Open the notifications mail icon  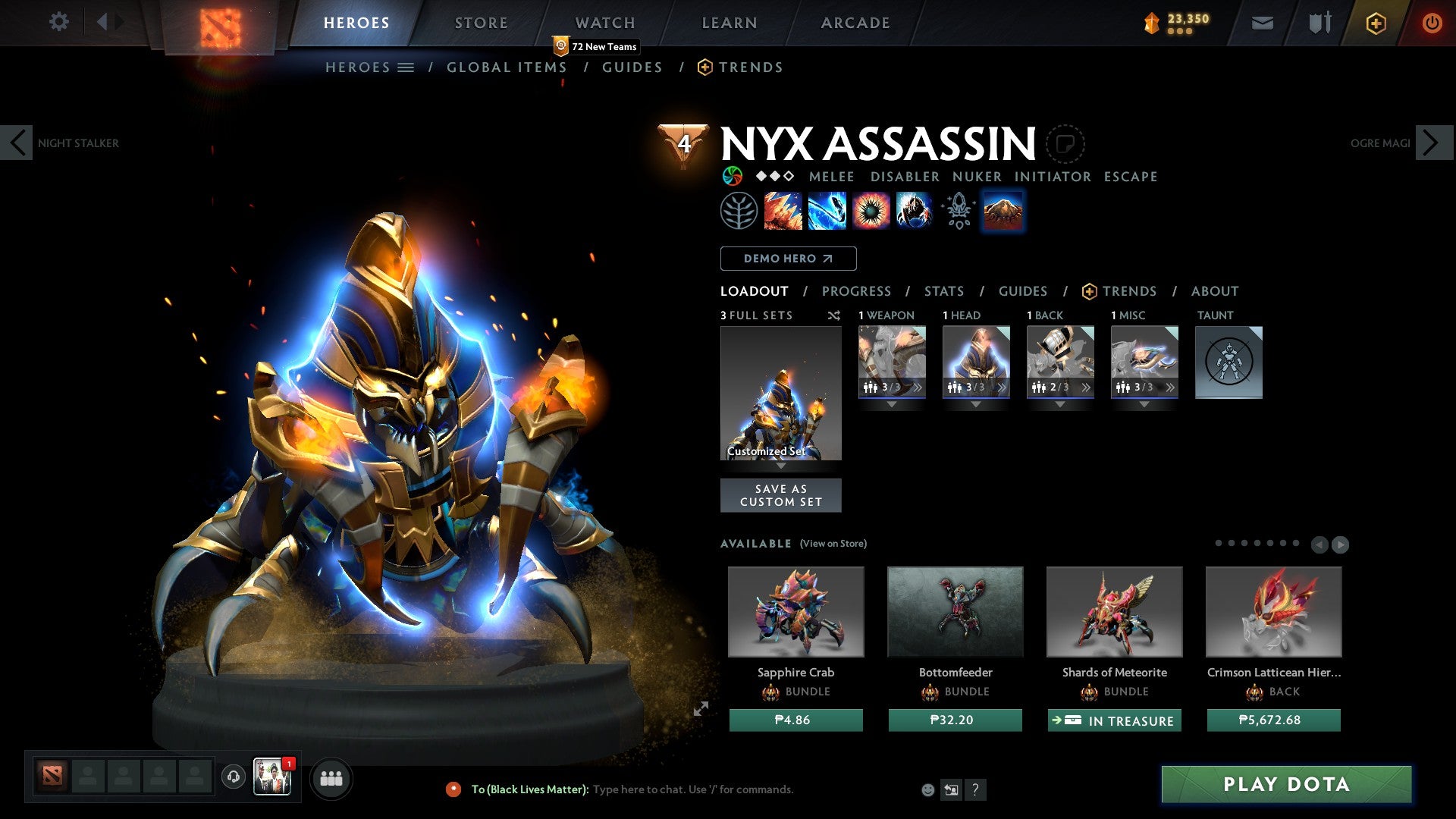point(1263,23)
